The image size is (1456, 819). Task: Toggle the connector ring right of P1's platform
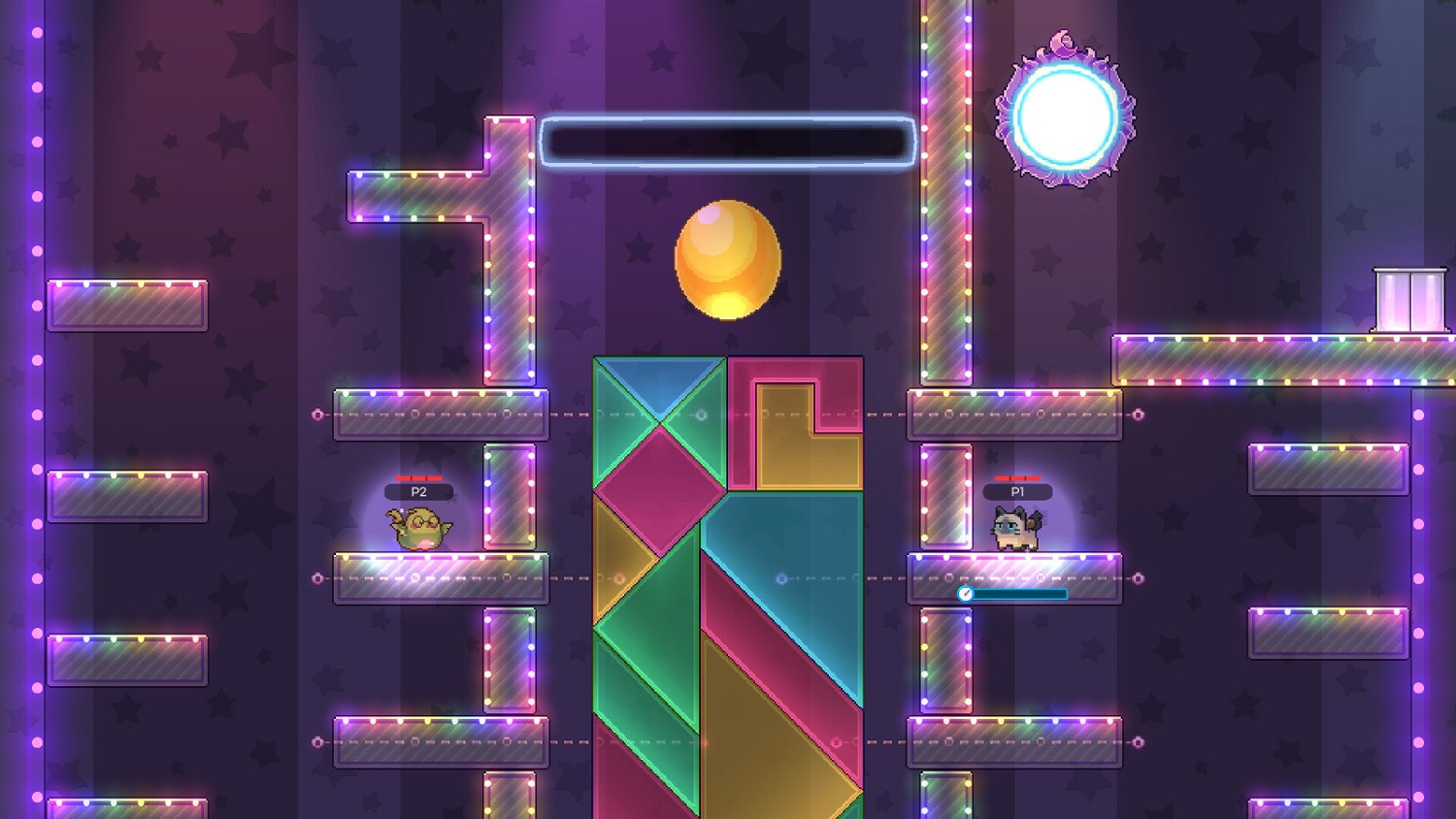coord(1138,579)
